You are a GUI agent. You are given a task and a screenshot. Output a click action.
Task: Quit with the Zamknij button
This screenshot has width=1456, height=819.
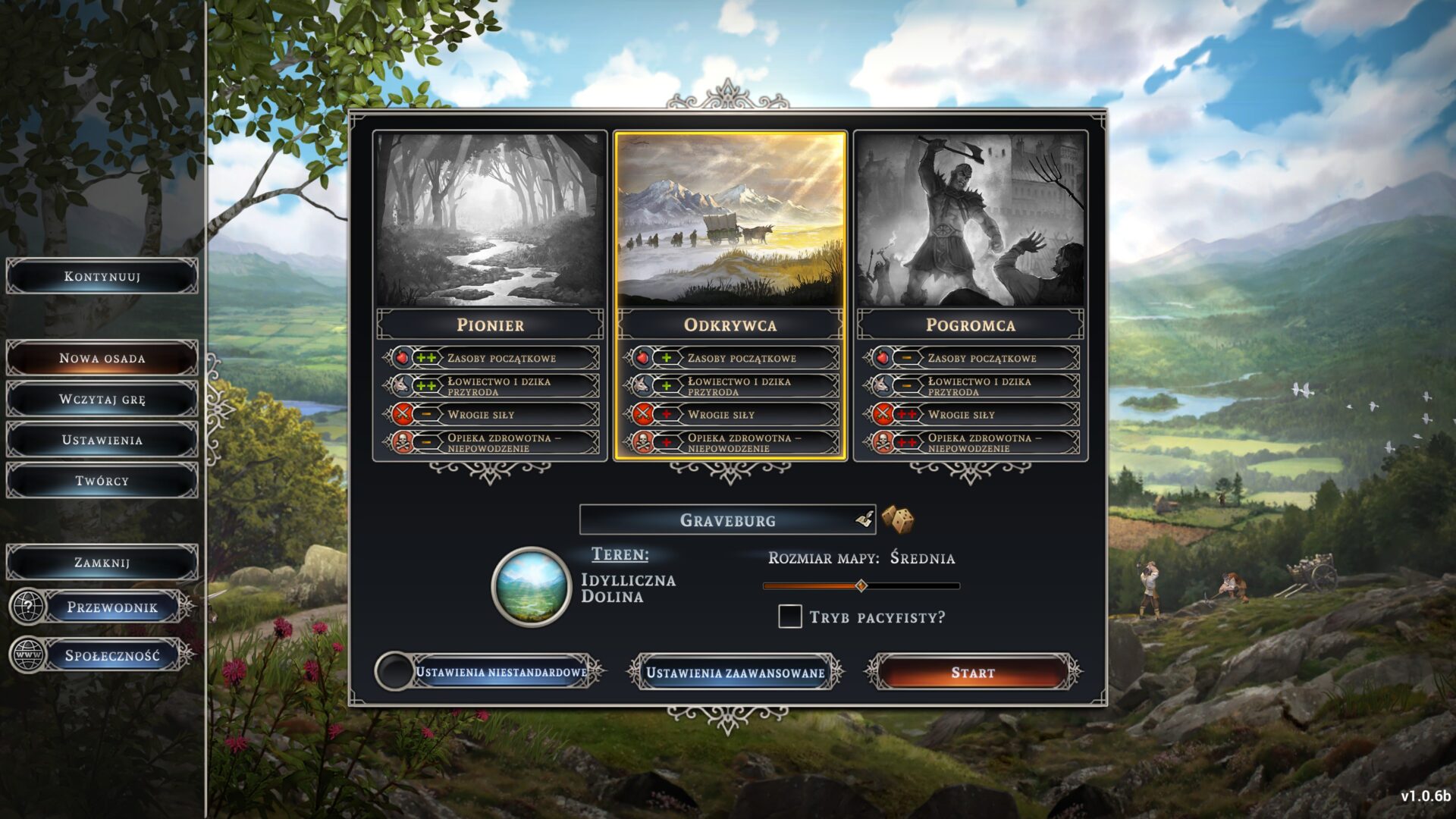point(102,563)
